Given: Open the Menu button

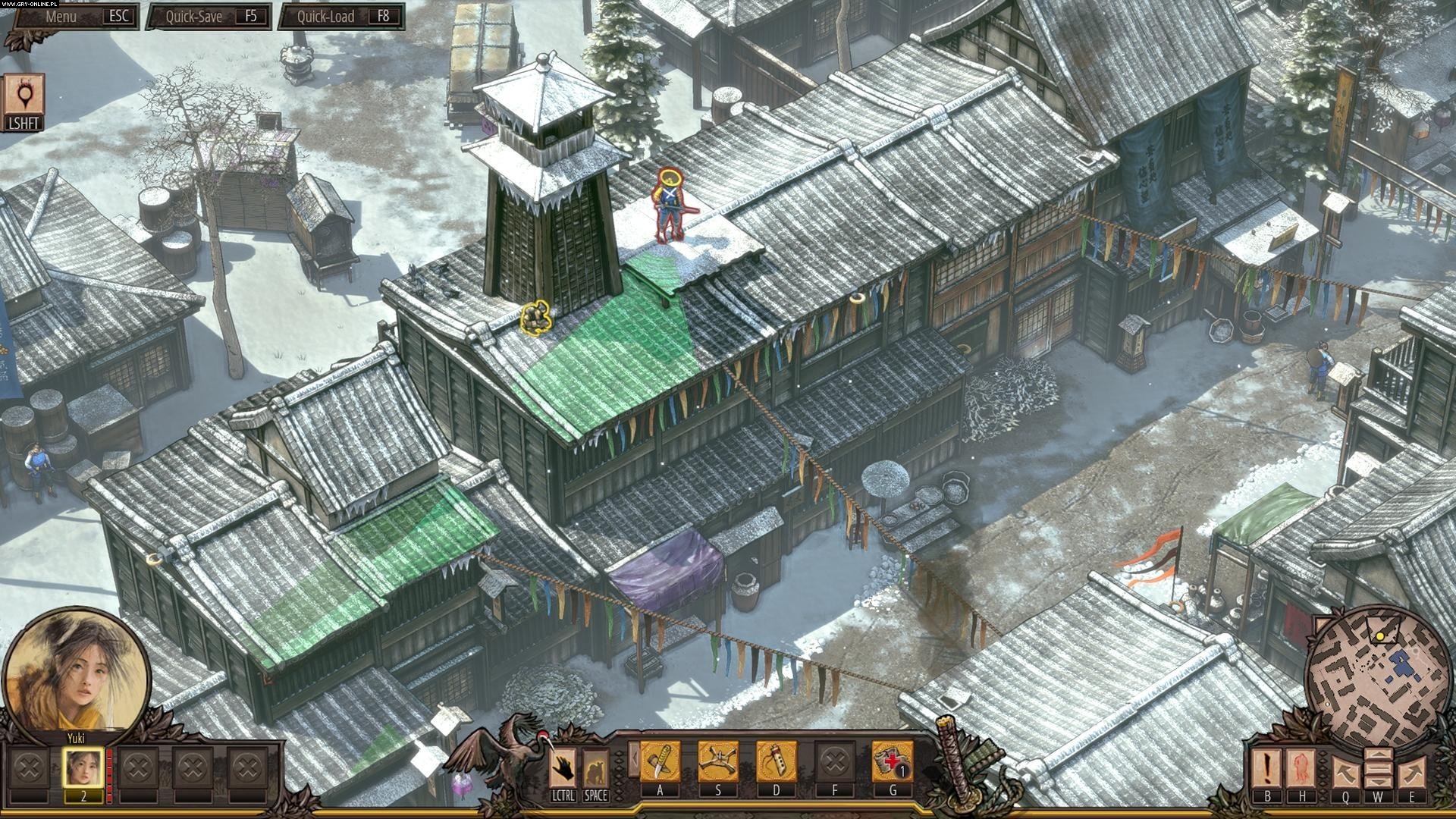Looking at the screenshot, I should click(74, 16).
